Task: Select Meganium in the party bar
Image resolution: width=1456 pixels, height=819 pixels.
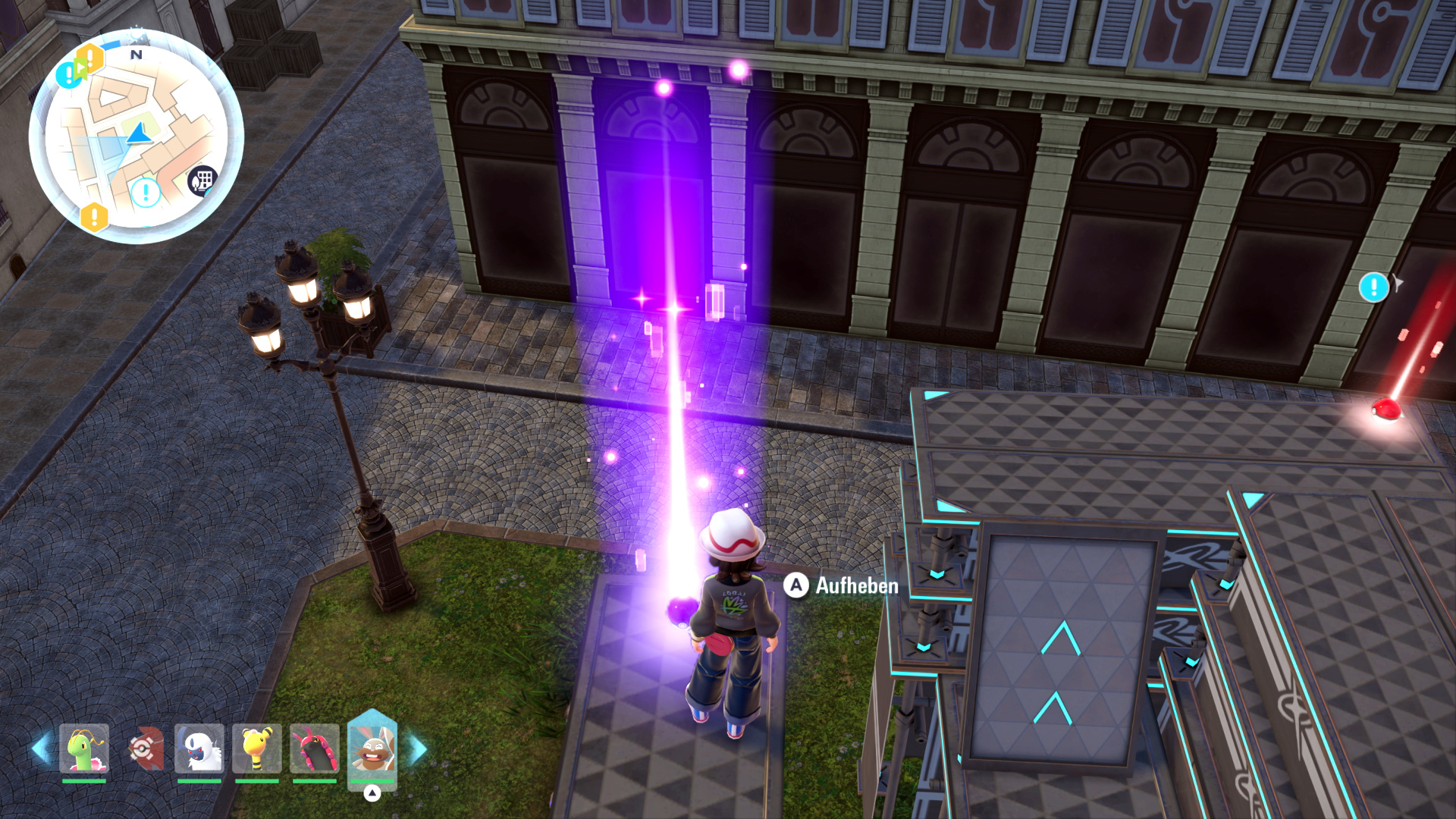Action: point(84,748)
